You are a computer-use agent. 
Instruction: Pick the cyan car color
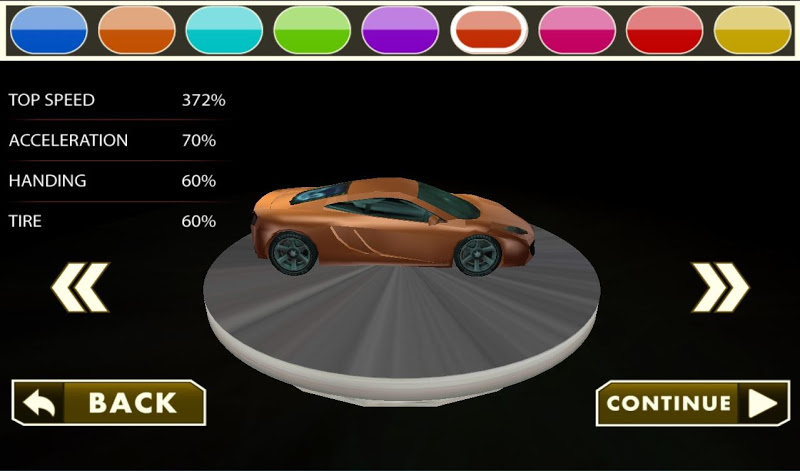[224, 30]
